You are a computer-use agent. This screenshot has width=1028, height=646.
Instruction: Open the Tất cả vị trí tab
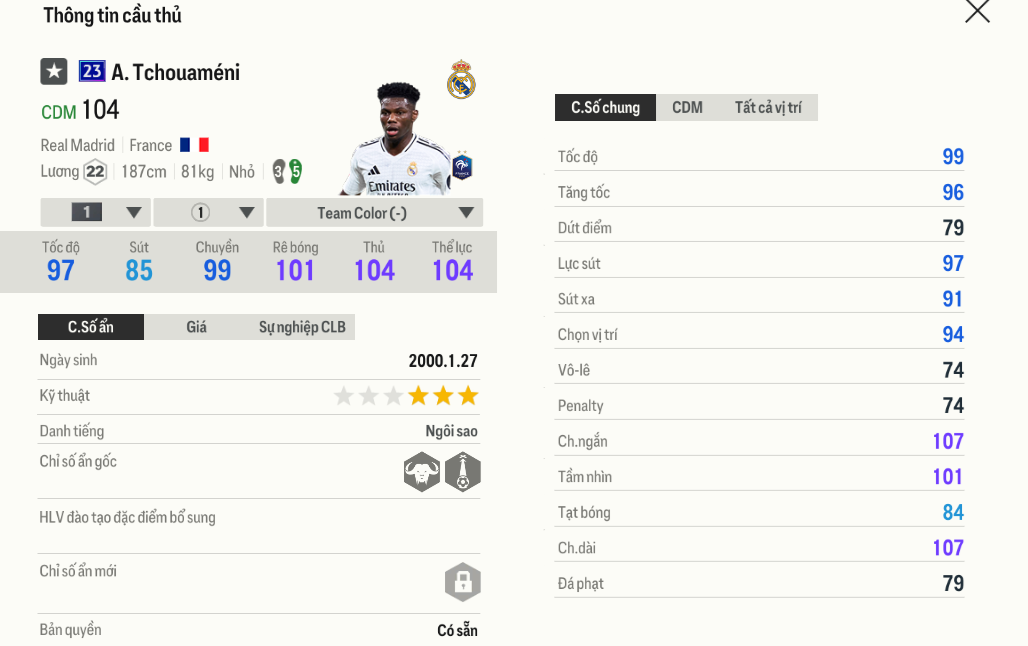(767, 108)
